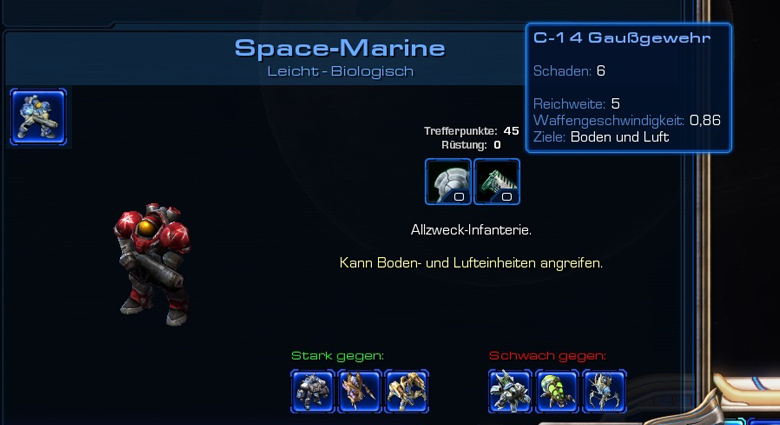This screenshot has height=425, width=780.
Task: Click the infantry armor upgrade icon
Action: point(448,181)
